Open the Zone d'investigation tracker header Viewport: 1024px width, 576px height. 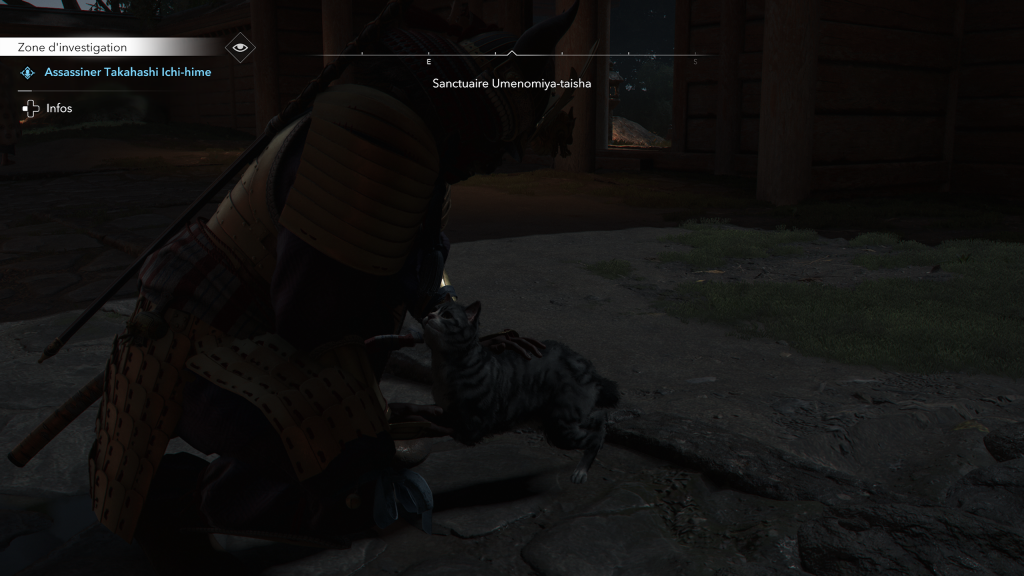(x=73, y=47)
